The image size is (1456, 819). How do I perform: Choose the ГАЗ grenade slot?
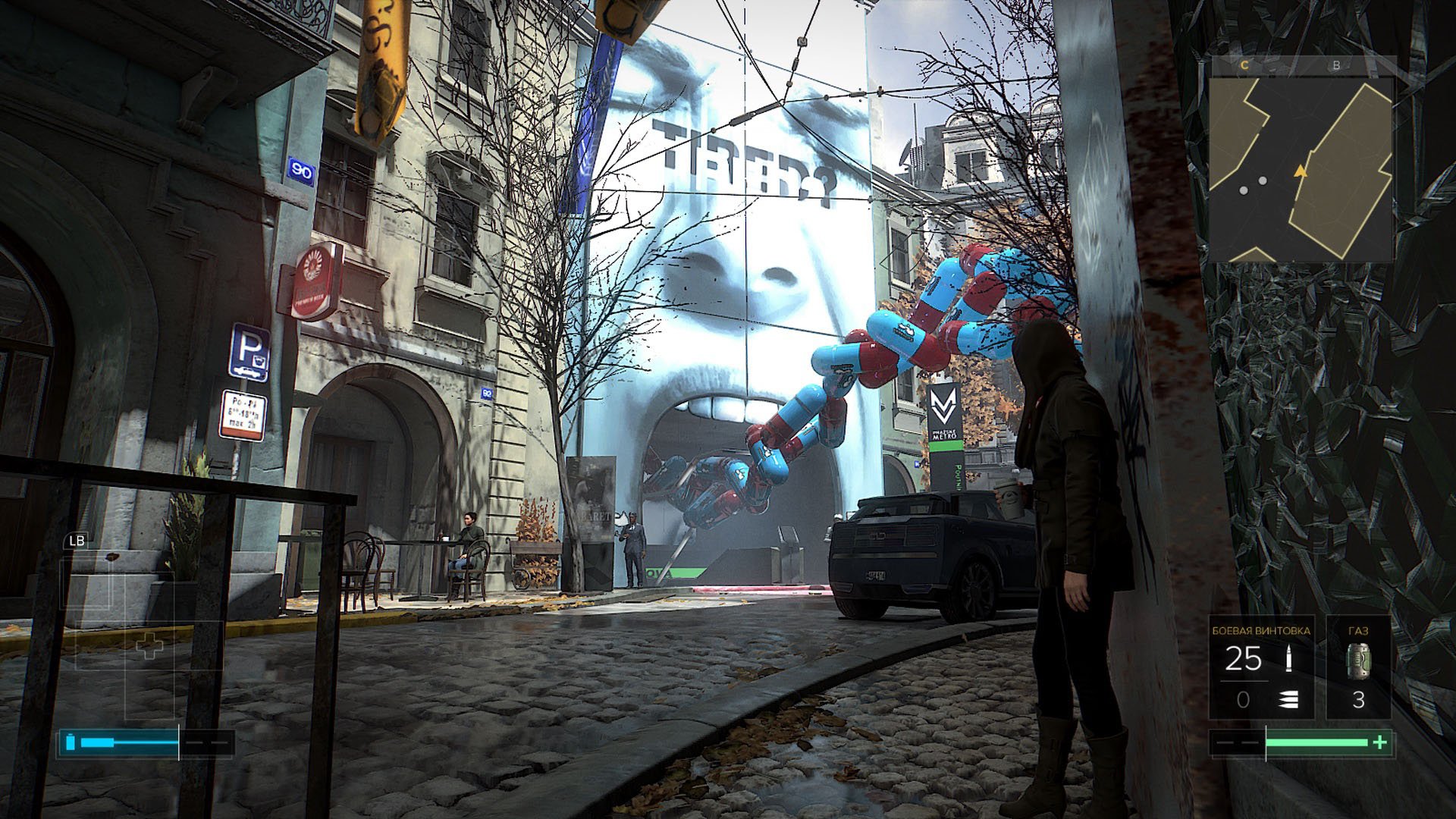(x=1358, y=667)
